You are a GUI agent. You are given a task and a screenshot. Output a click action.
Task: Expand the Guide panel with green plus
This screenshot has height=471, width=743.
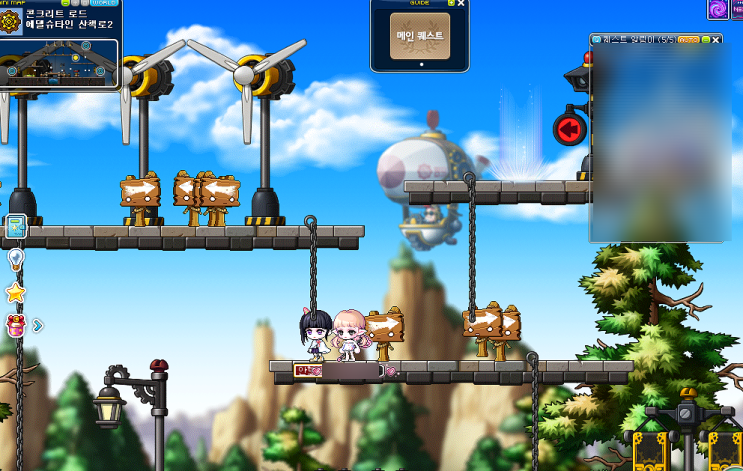(x=451, y=4)
